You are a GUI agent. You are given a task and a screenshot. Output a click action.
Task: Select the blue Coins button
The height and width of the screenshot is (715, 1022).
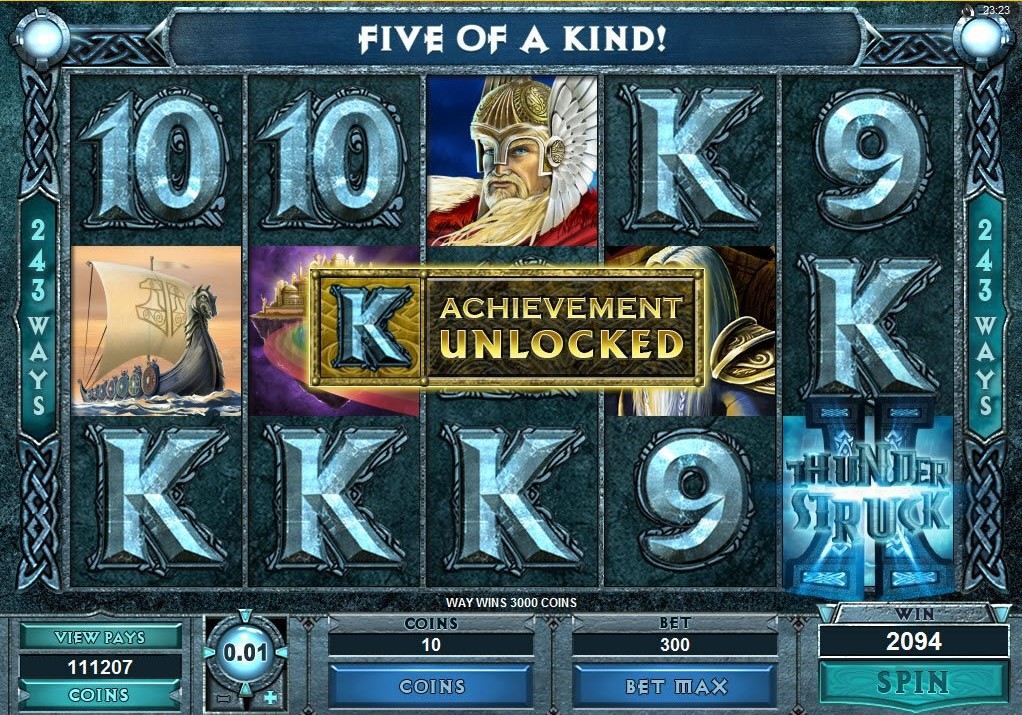click(x=432, y=686)
